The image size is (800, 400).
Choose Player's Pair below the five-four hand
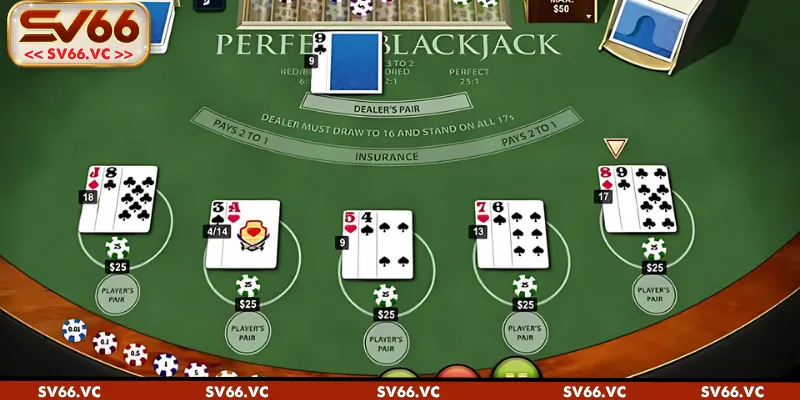pos(384,343)
